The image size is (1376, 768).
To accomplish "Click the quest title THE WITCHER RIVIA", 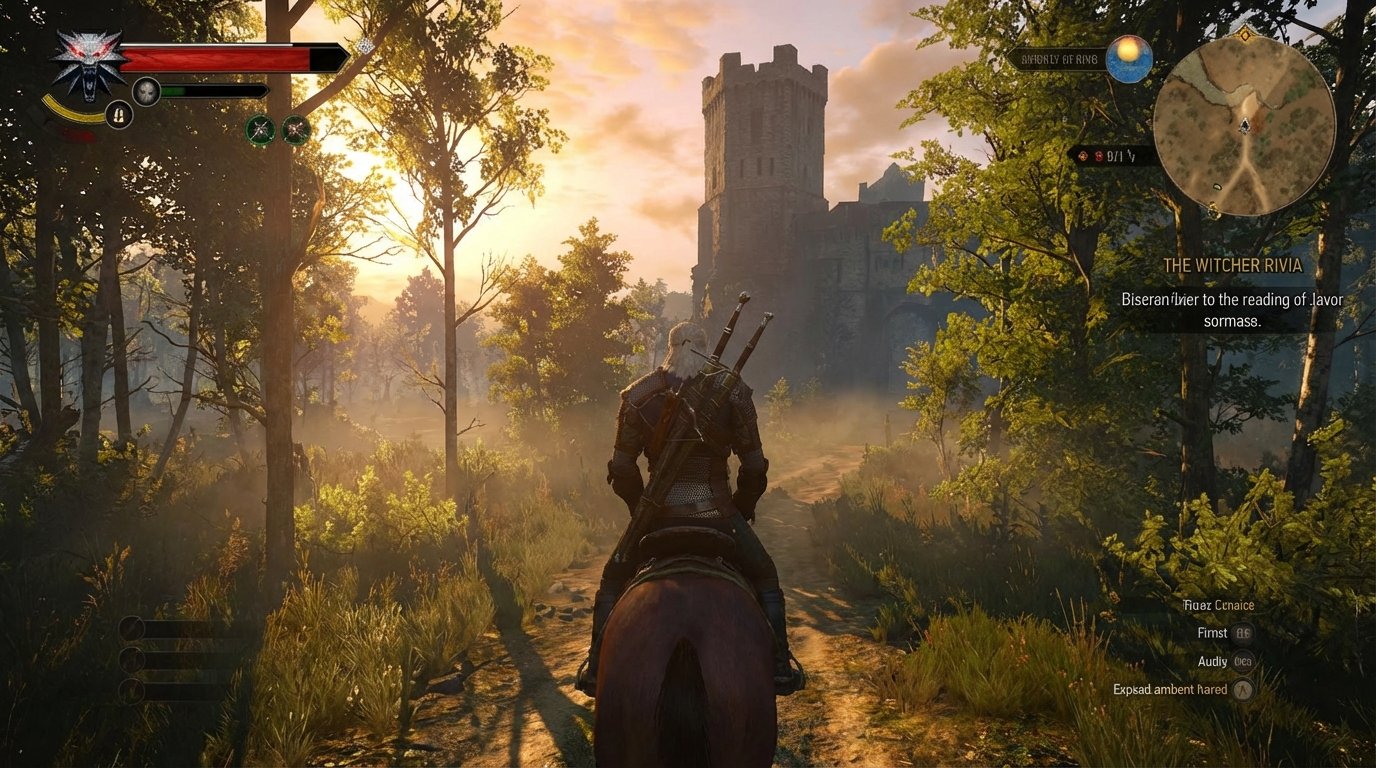I will 1234,265.
